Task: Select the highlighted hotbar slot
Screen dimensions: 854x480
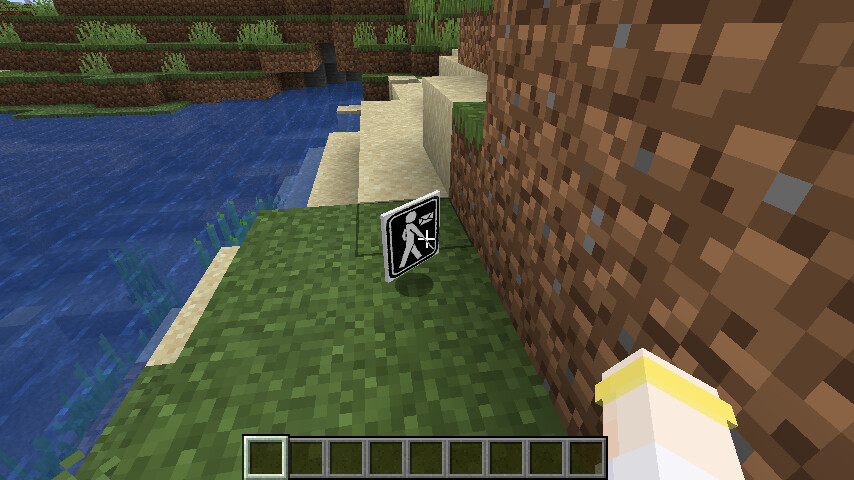Action: click(x=267, y=457)
